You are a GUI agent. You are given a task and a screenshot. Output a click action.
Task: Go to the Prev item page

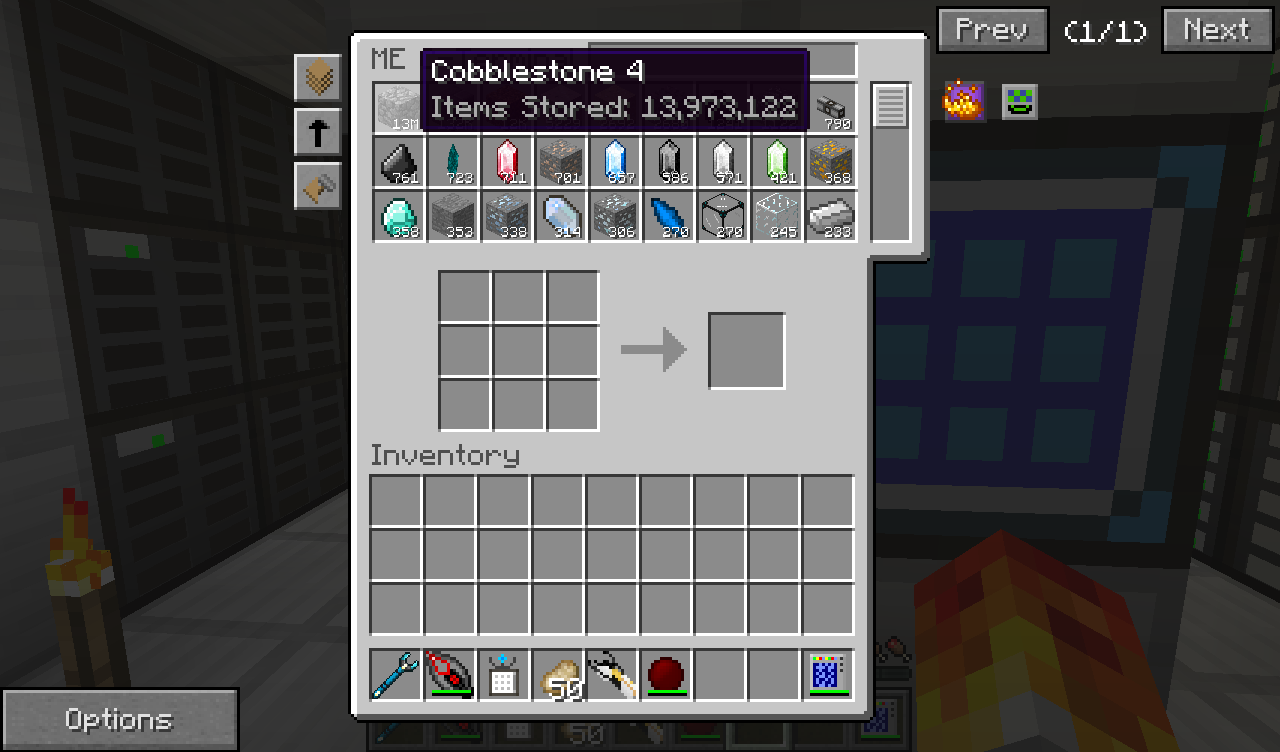992,30
